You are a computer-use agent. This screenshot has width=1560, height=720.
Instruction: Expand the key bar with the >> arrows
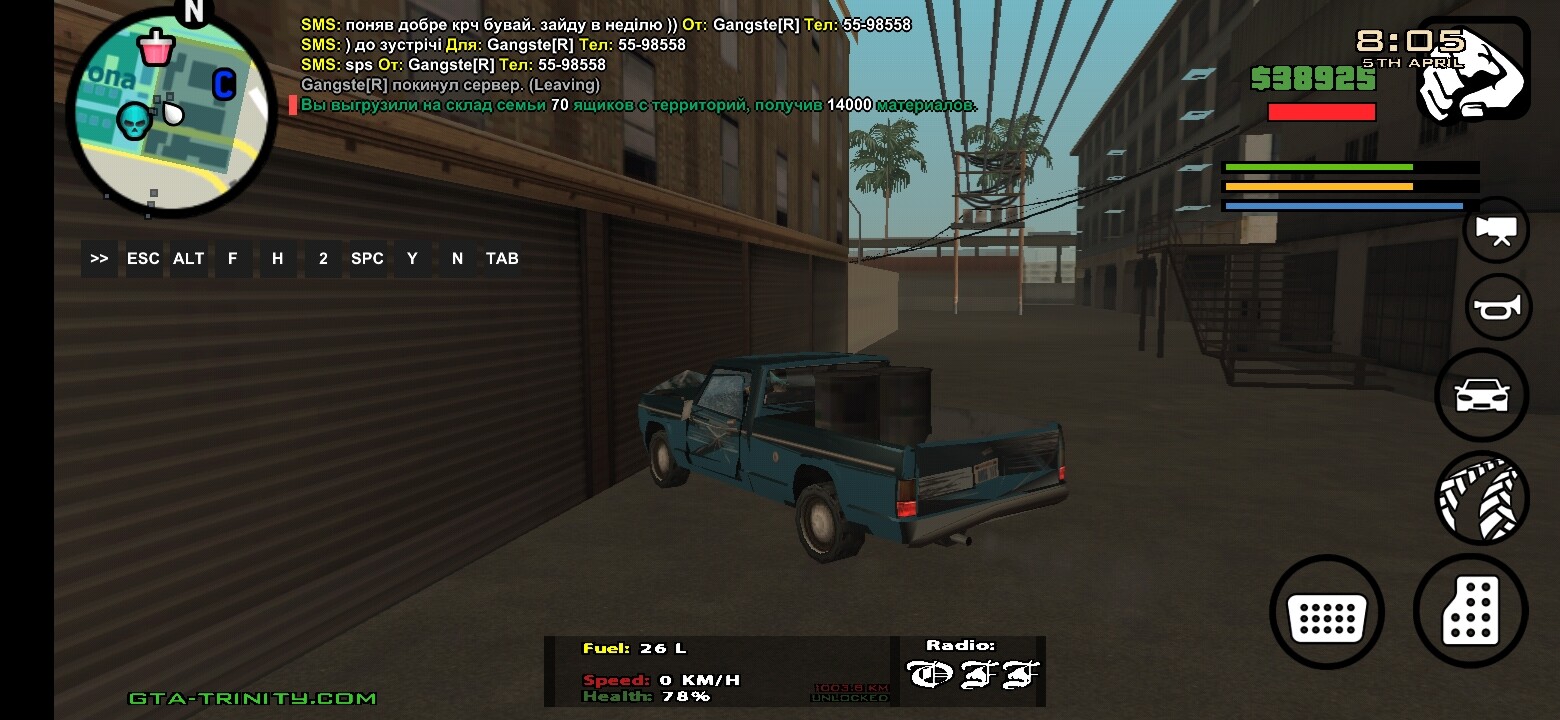tap(99, 258)
